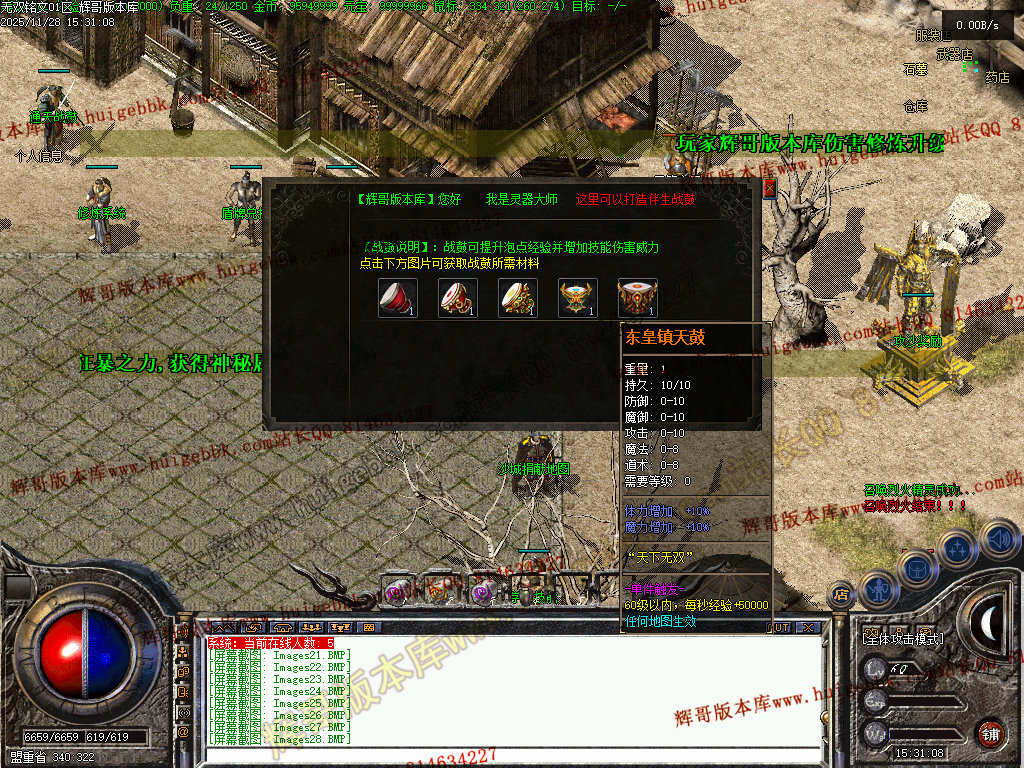Viewport: 1024px width, 768px height.
Task: Select the winged golden emblem drum
Action: coord(577,298)
